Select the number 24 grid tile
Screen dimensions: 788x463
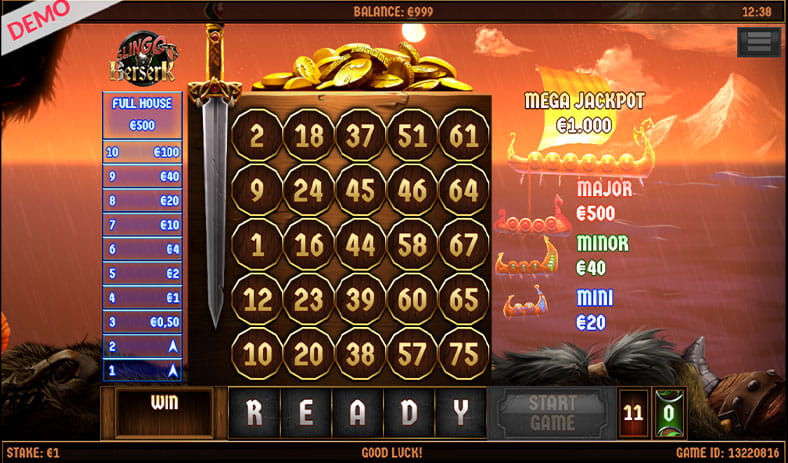[x=308, y=190]
